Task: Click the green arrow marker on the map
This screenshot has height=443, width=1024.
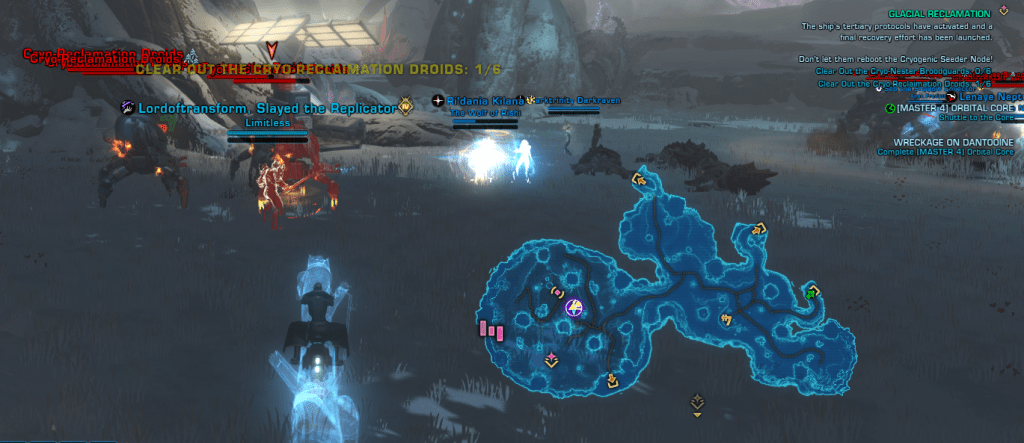Action: click(811, 292)
